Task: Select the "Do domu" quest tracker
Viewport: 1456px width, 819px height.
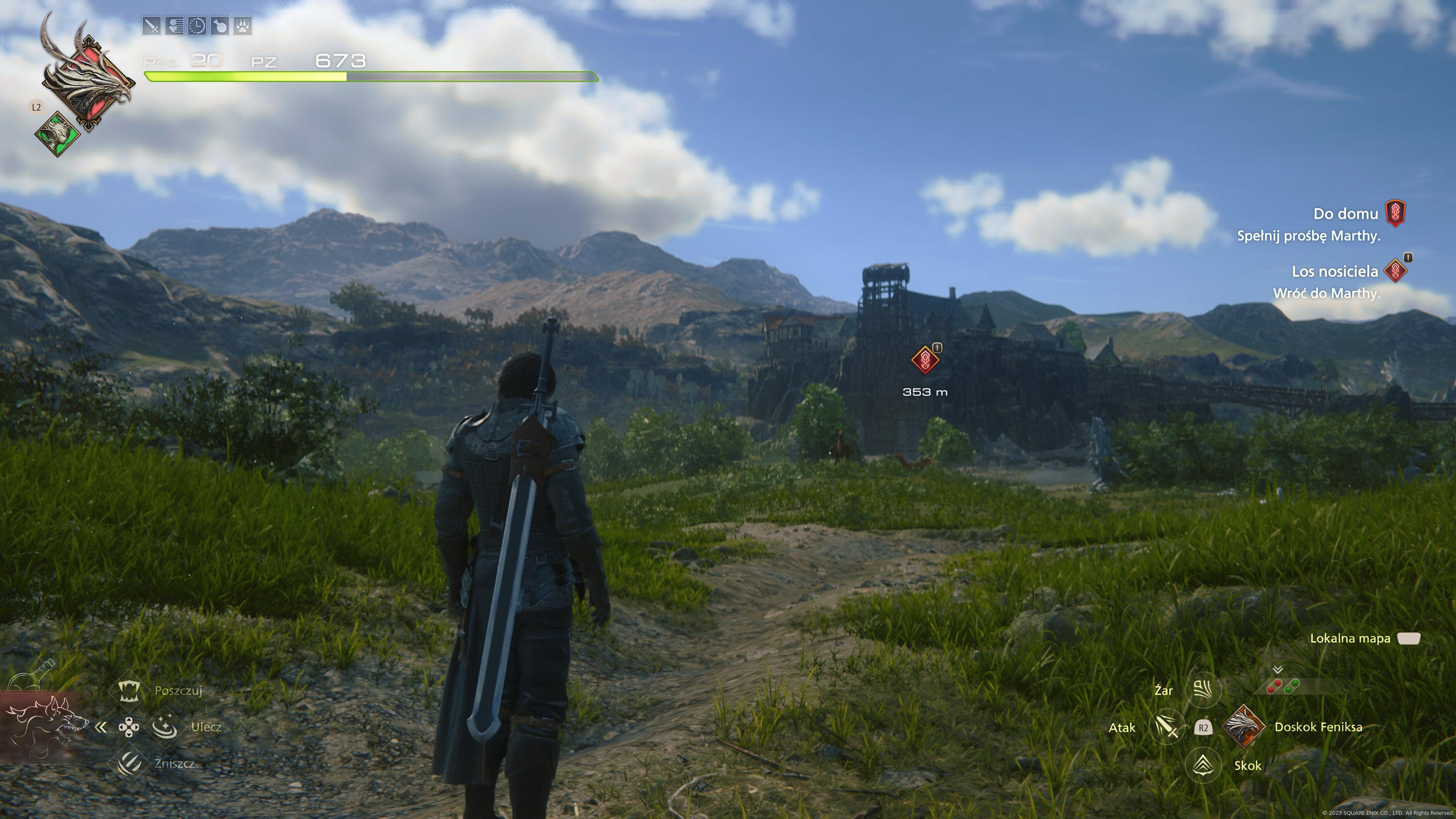Action: [x=1345, y=213]
